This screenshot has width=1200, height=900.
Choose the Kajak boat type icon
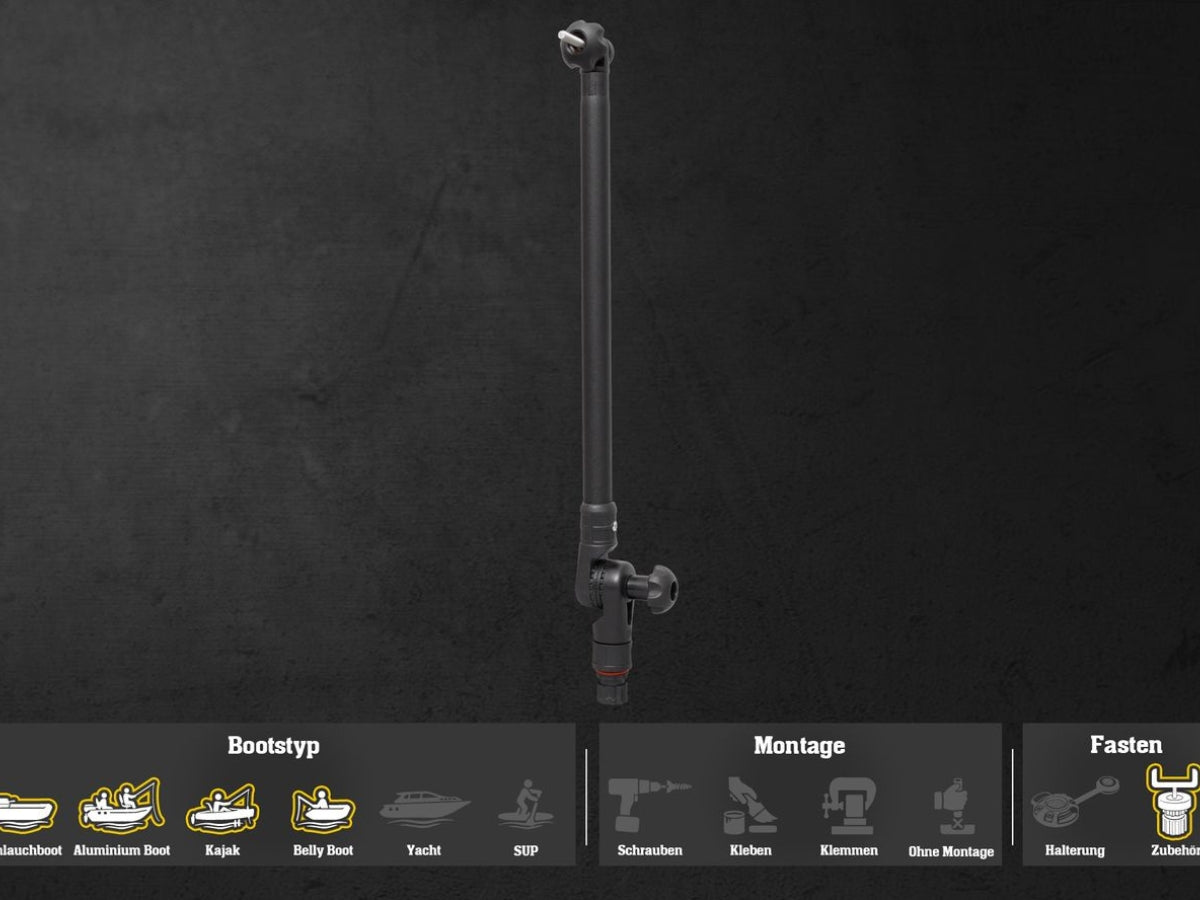(222, 807)
